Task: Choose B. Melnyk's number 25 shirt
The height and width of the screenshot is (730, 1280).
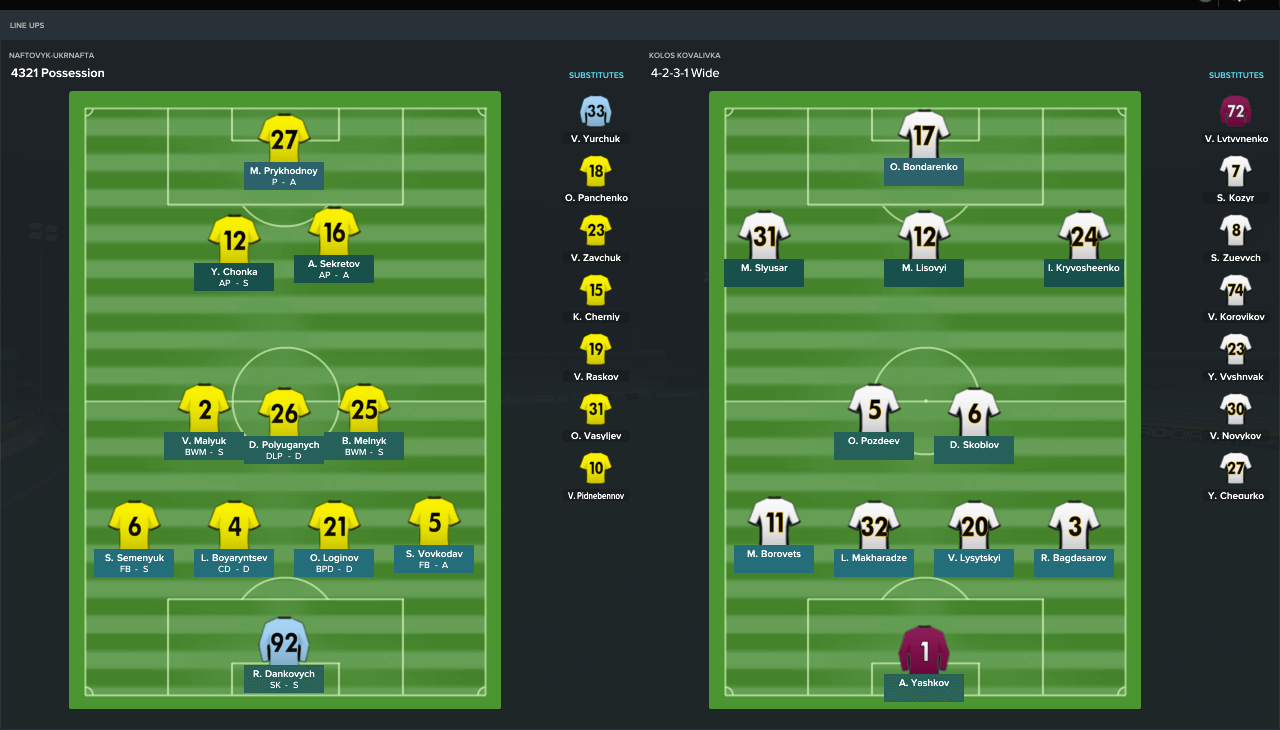Action: click(x=364, y=408)
